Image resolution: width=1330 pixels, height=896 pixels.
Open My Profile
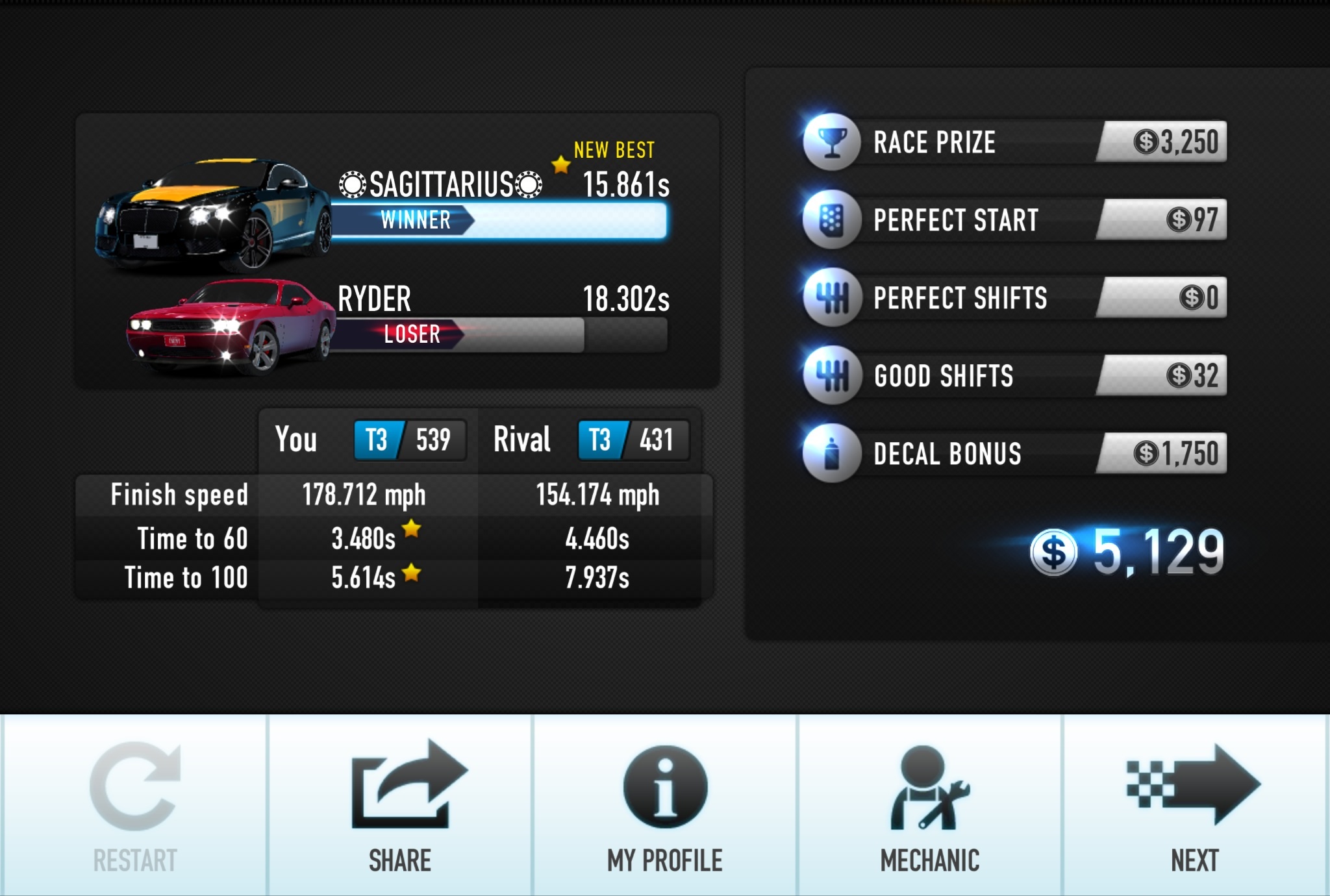[x=665, y=805]
